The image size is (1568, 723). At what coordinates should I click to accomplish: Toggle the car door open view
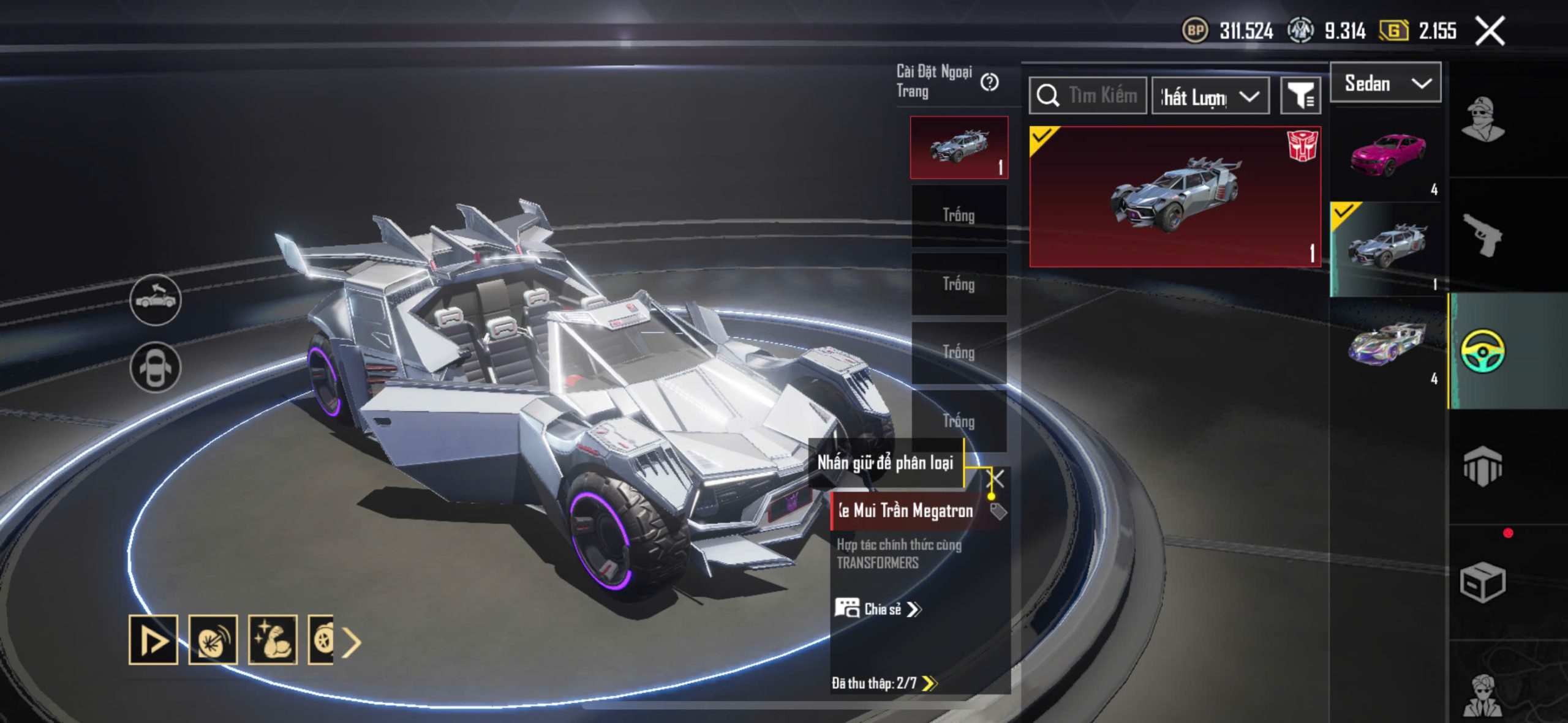pos(156,300)
